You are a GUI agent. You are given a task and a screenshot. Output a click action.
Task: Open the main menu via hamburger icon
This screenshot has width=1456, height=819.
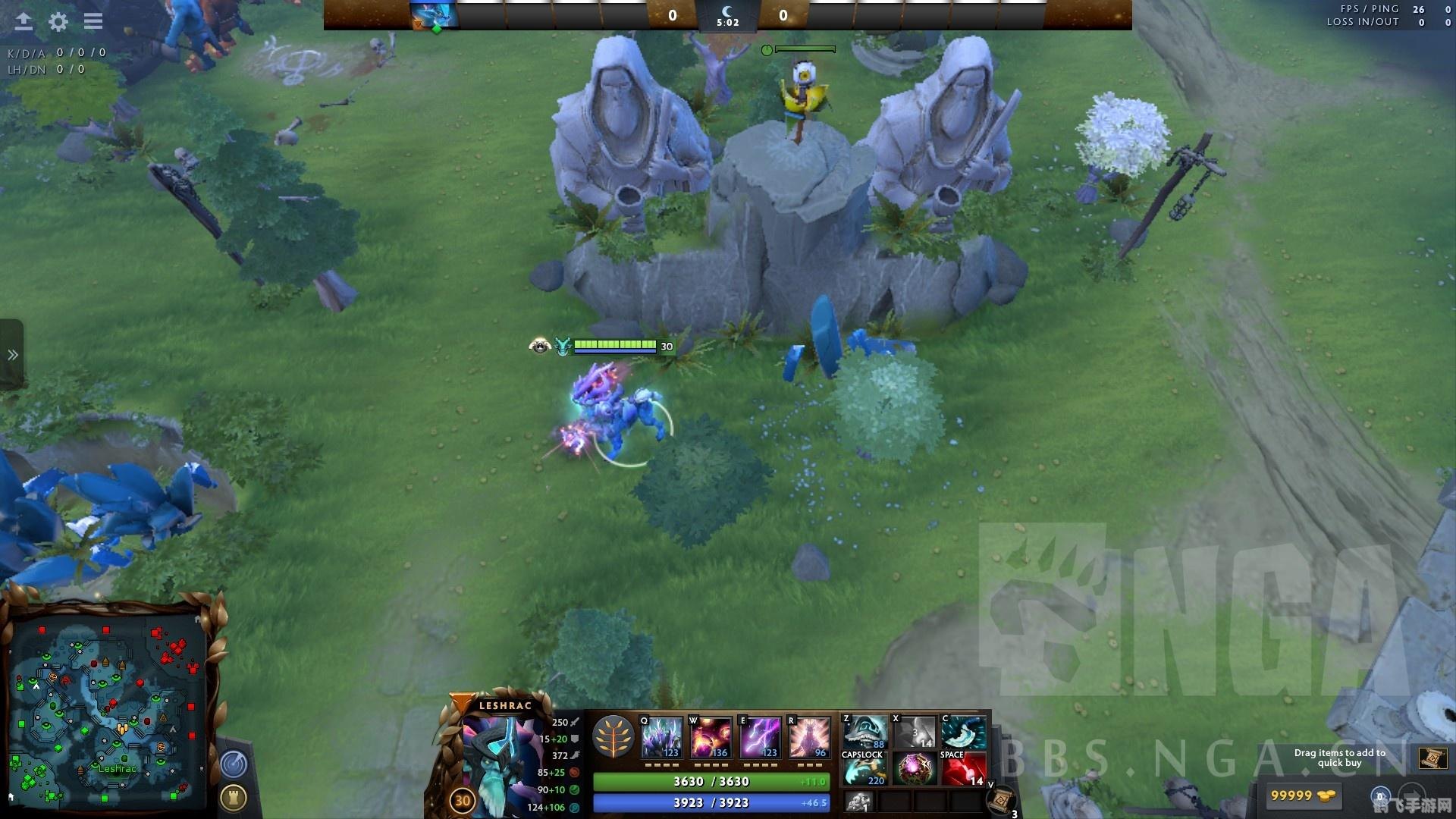[93, 21]
